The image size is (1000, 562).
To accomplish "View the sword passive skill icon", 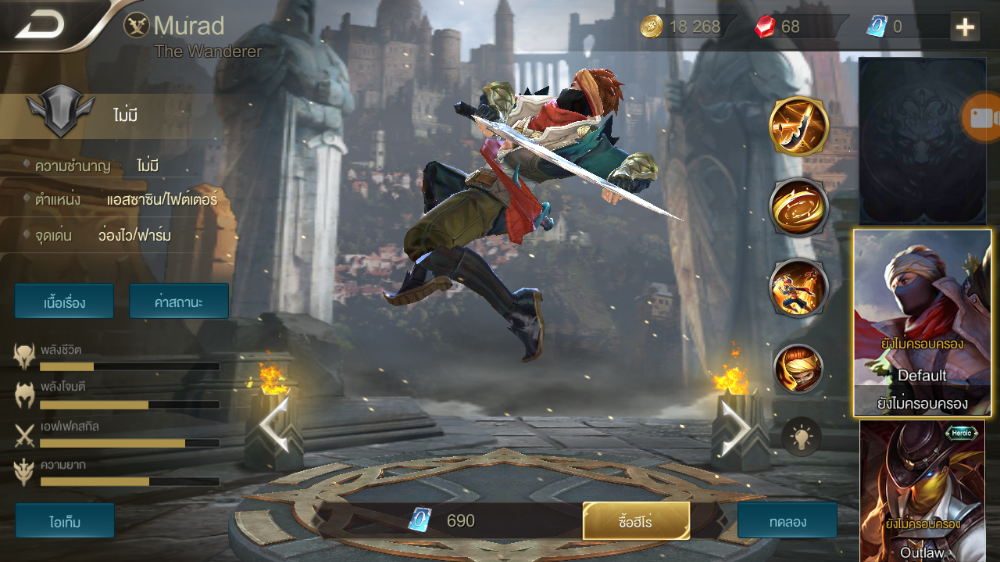I will point(798,127).
